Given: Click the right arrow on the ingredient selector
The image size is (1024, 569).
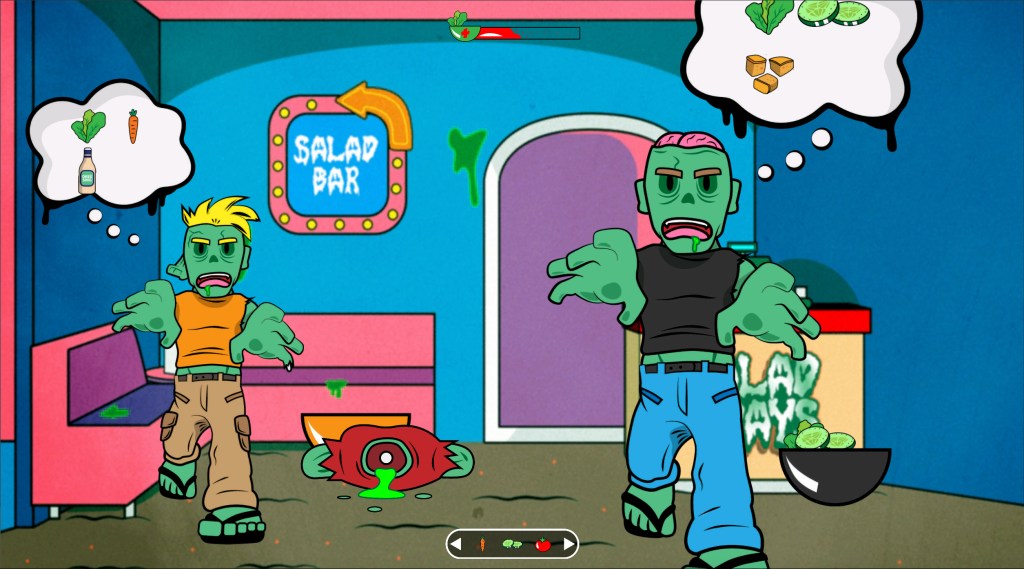Looking at the screenshot, I should coord(569,544).
